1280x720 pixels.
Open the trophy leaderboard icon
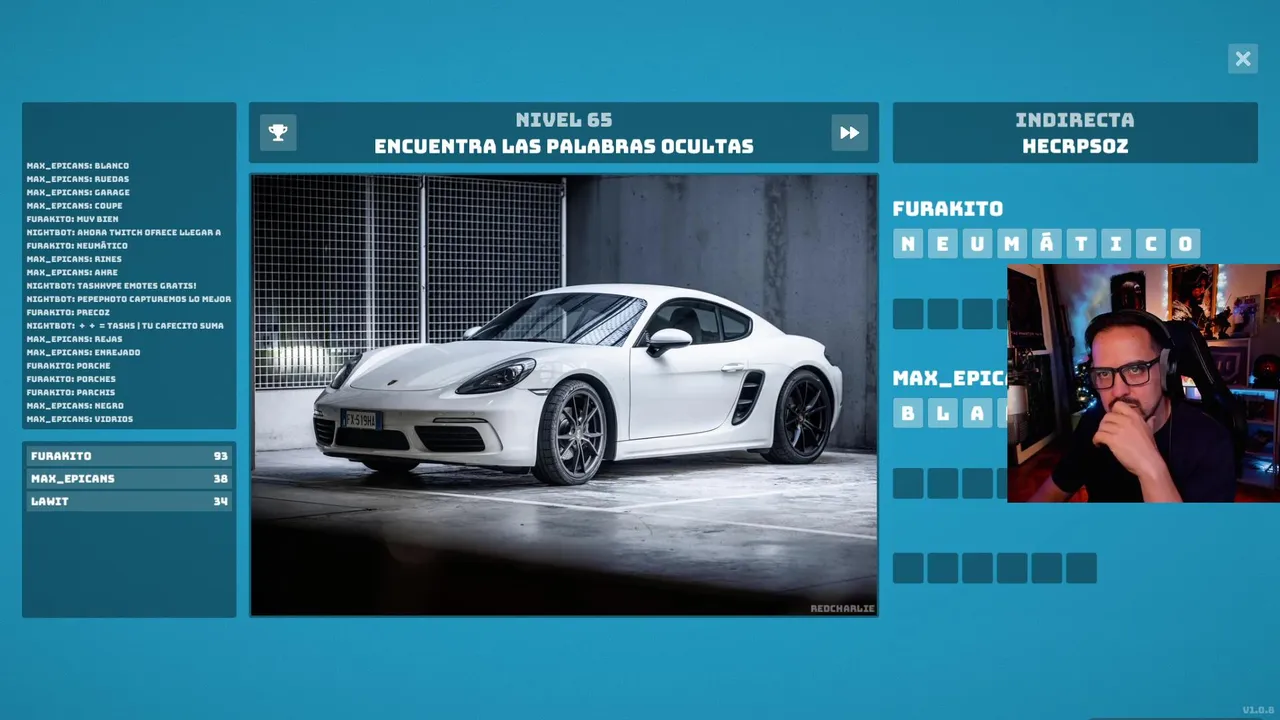pyautogui.click(x=278, y=132)
